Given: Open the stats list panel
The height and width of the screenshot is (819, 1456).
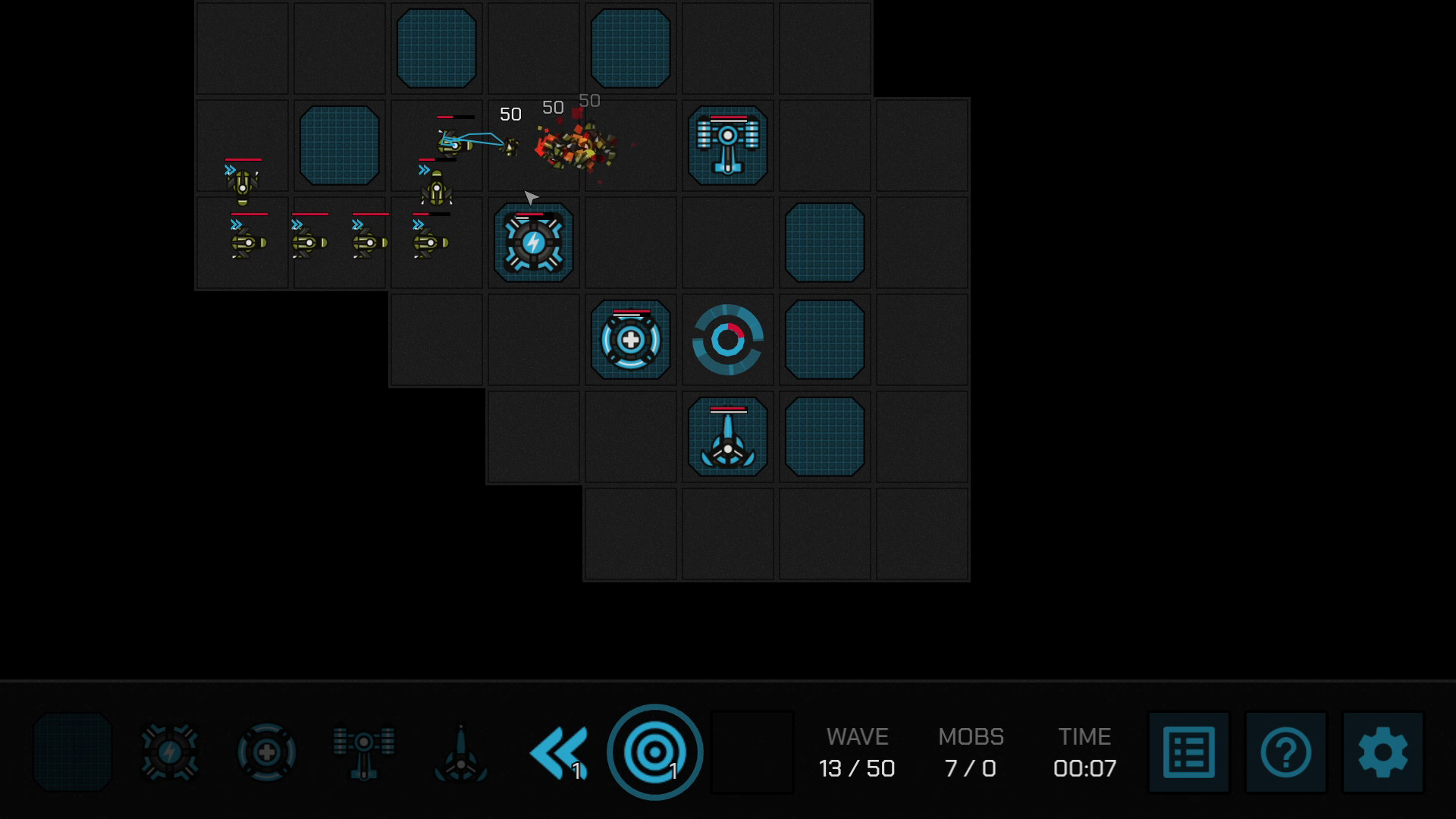Looking at the screenshot, I should click(1188, 752).
